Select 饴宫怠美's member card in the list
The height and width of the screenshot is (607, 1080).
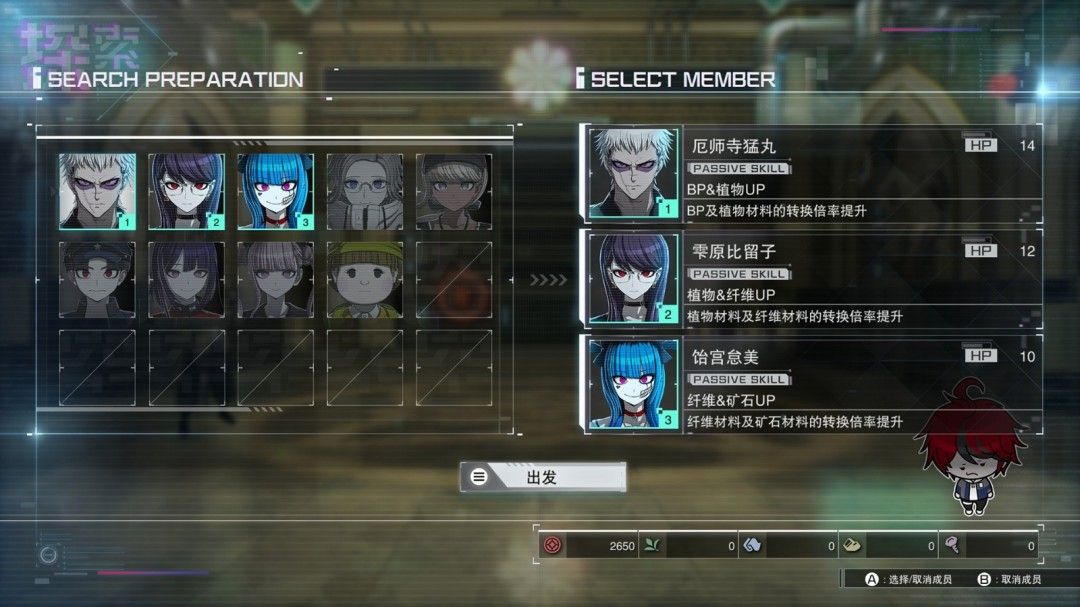point(811,384)
